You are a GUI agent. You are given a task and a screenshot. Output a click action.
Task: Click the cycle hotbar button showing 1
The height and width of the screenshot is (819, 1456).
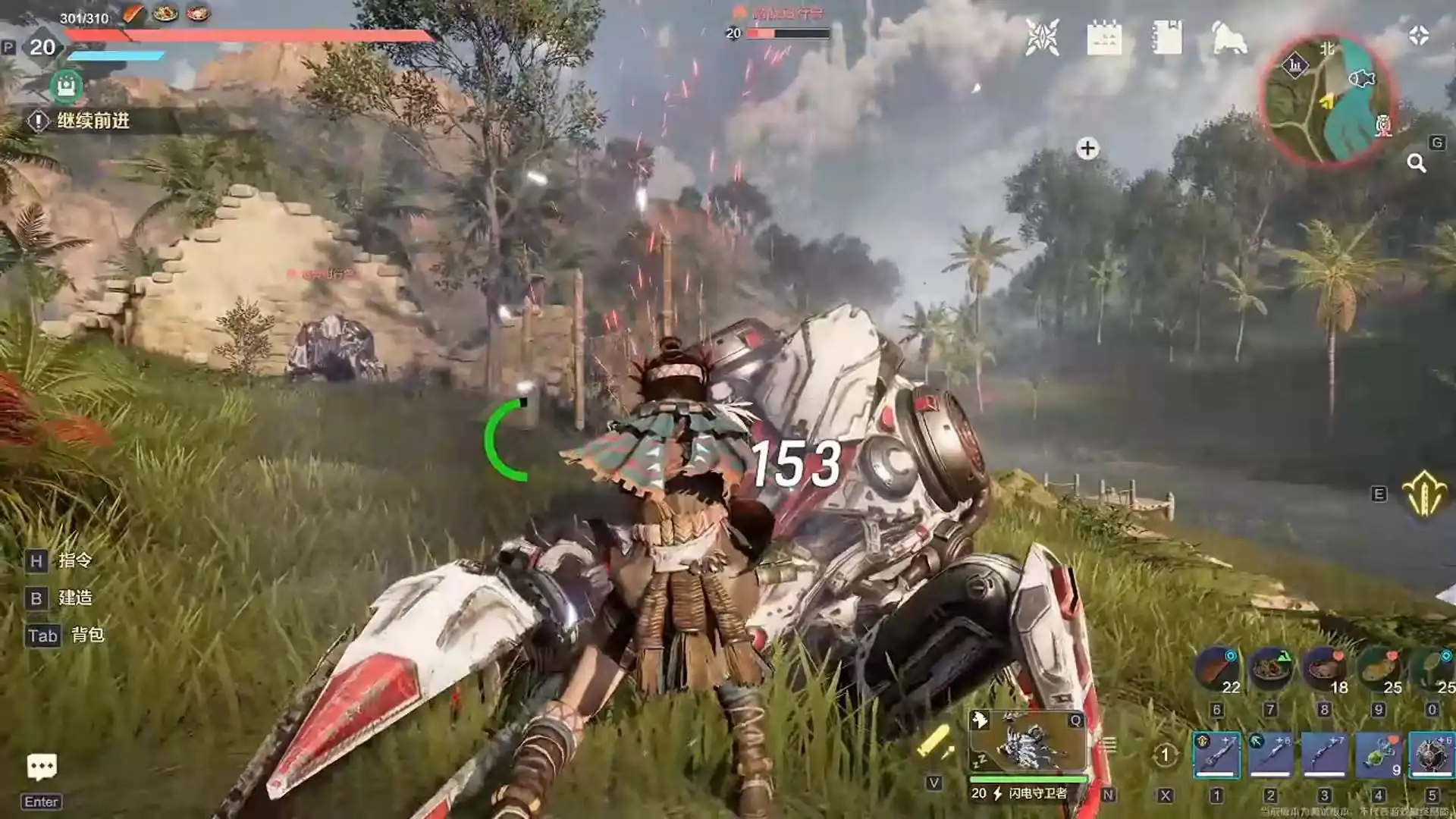tap(1165, 755)
